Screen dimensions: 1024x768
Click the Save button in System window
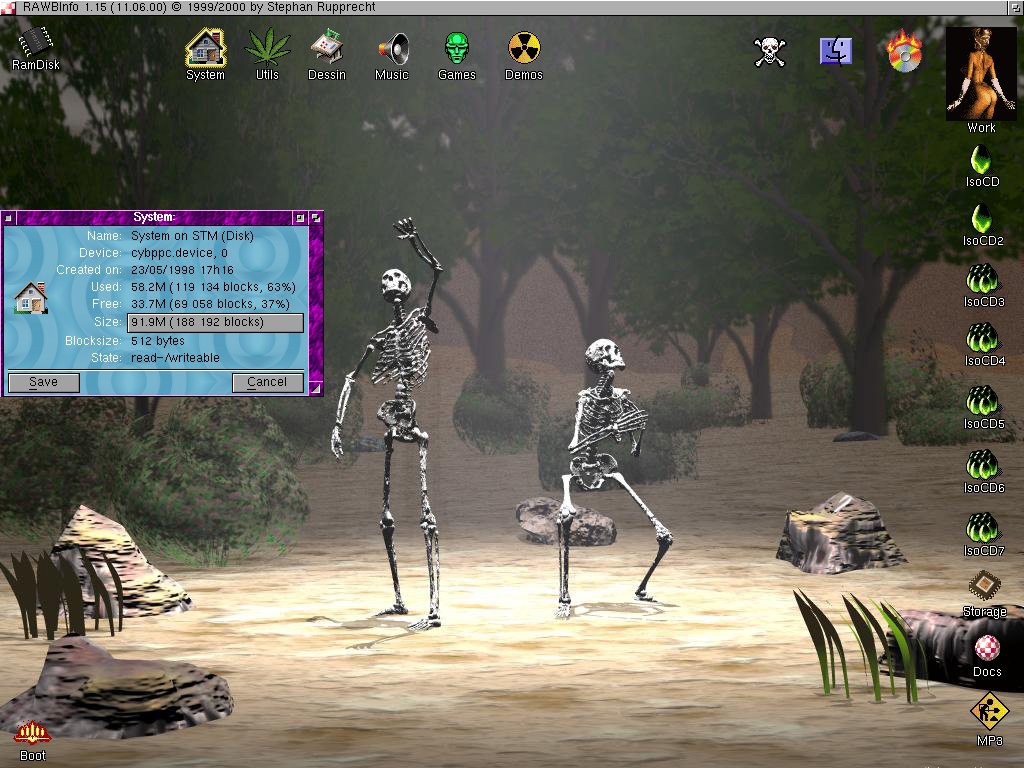pos(44,382)
